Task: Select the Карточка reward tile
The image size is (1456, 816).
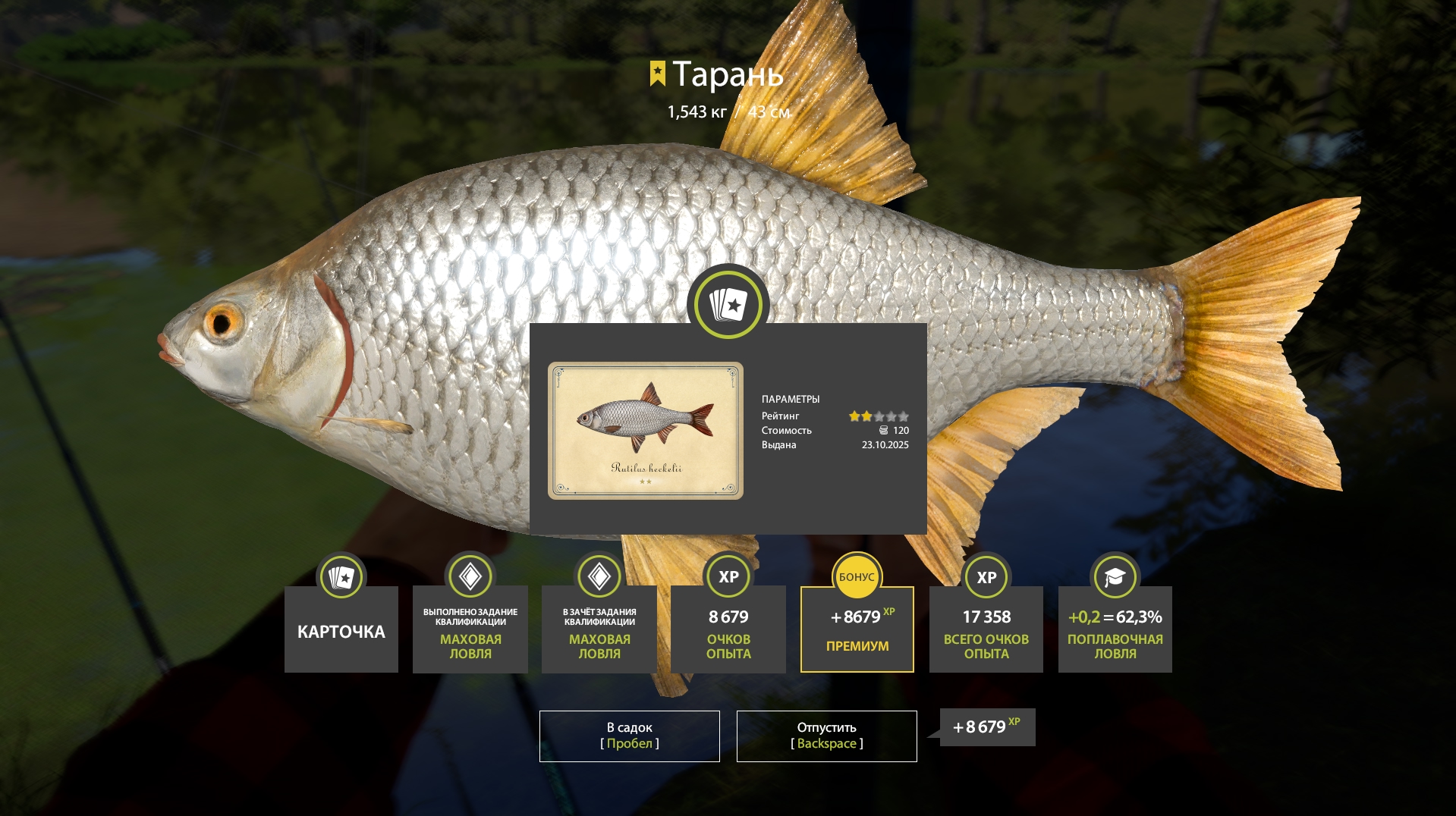Action: 341,629
